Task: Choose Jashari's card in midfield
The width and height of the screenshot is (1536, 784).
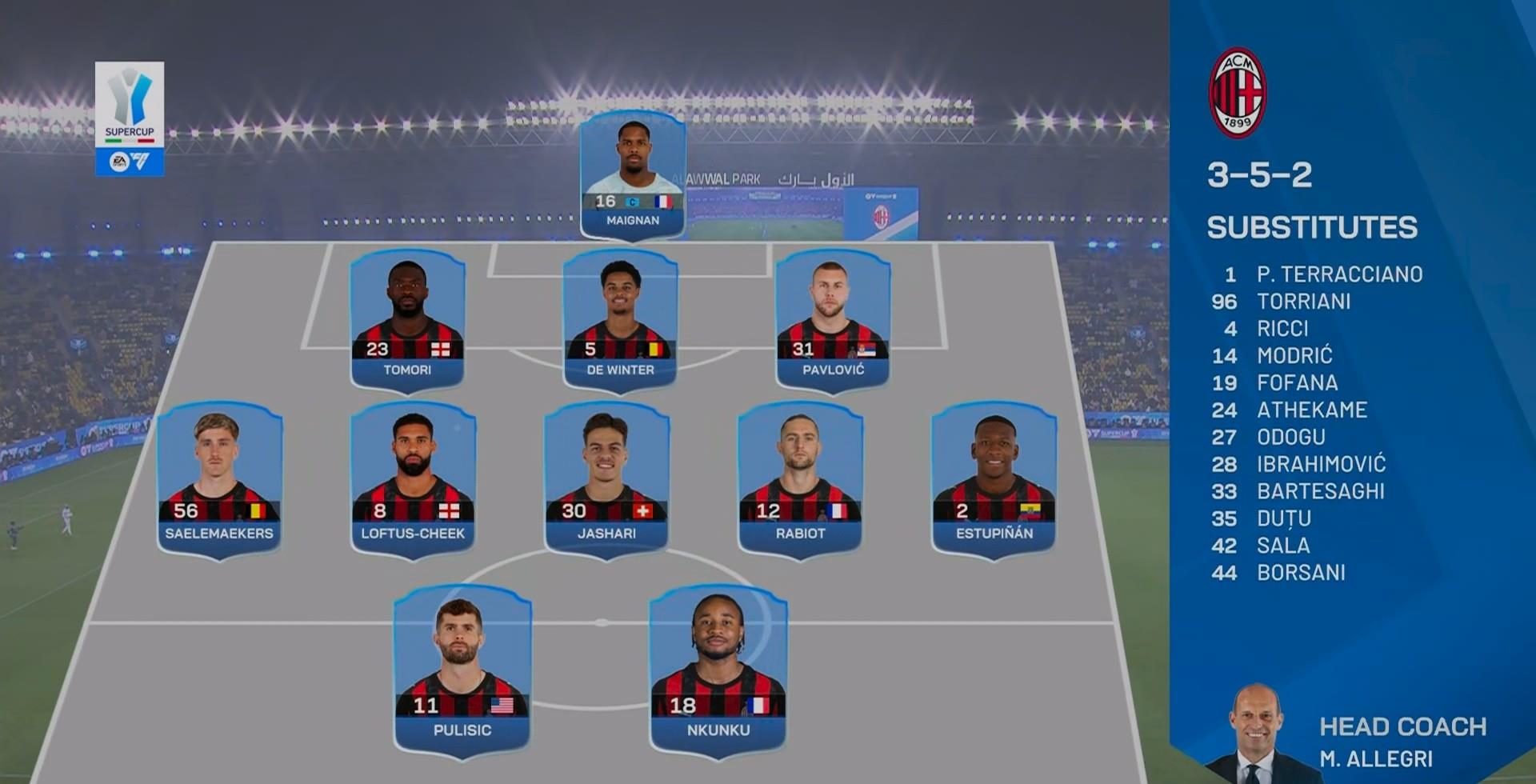Action: pos(606,478)
